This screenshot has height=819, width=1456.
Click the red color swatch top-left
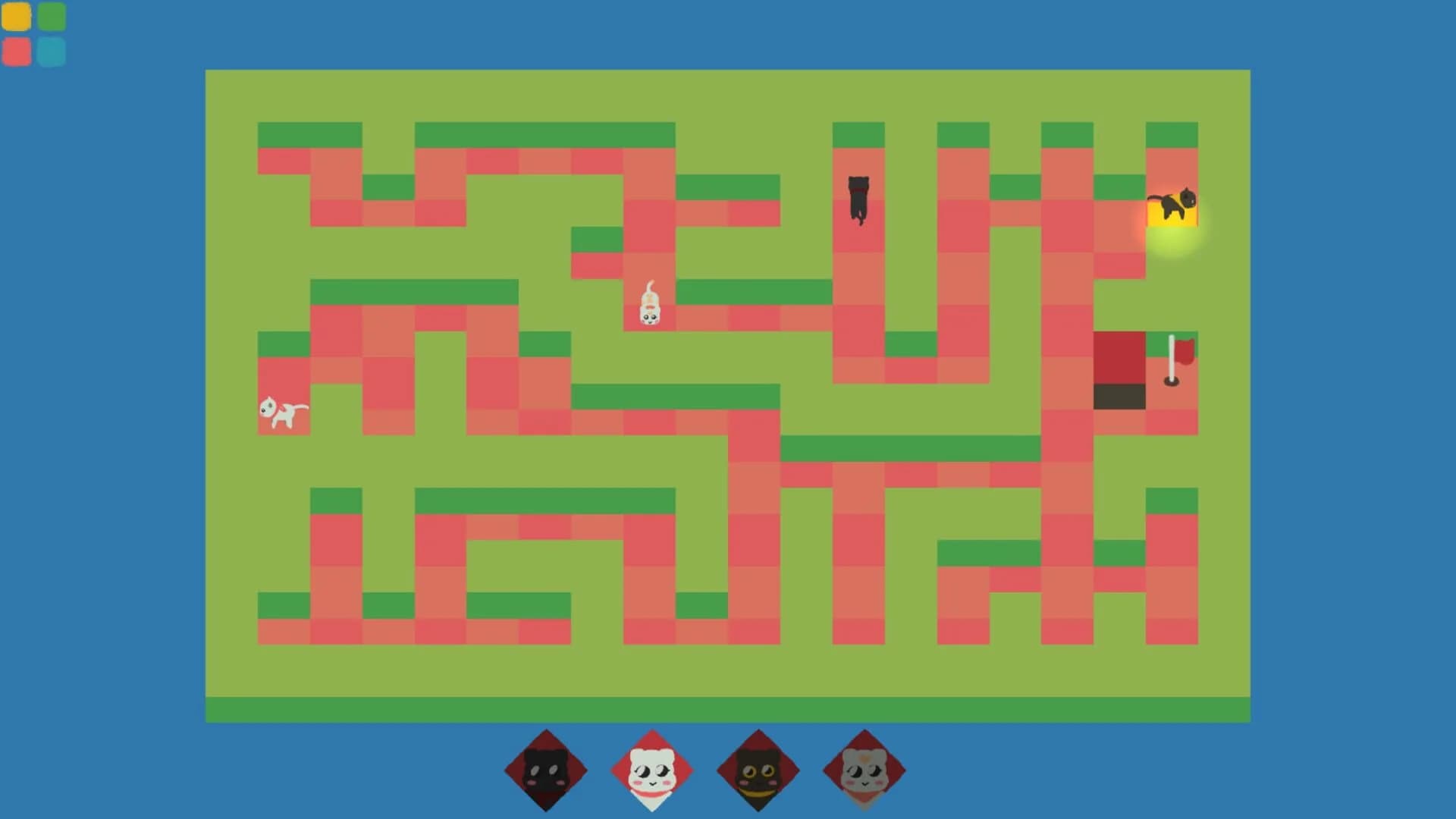tap(16, 51)
